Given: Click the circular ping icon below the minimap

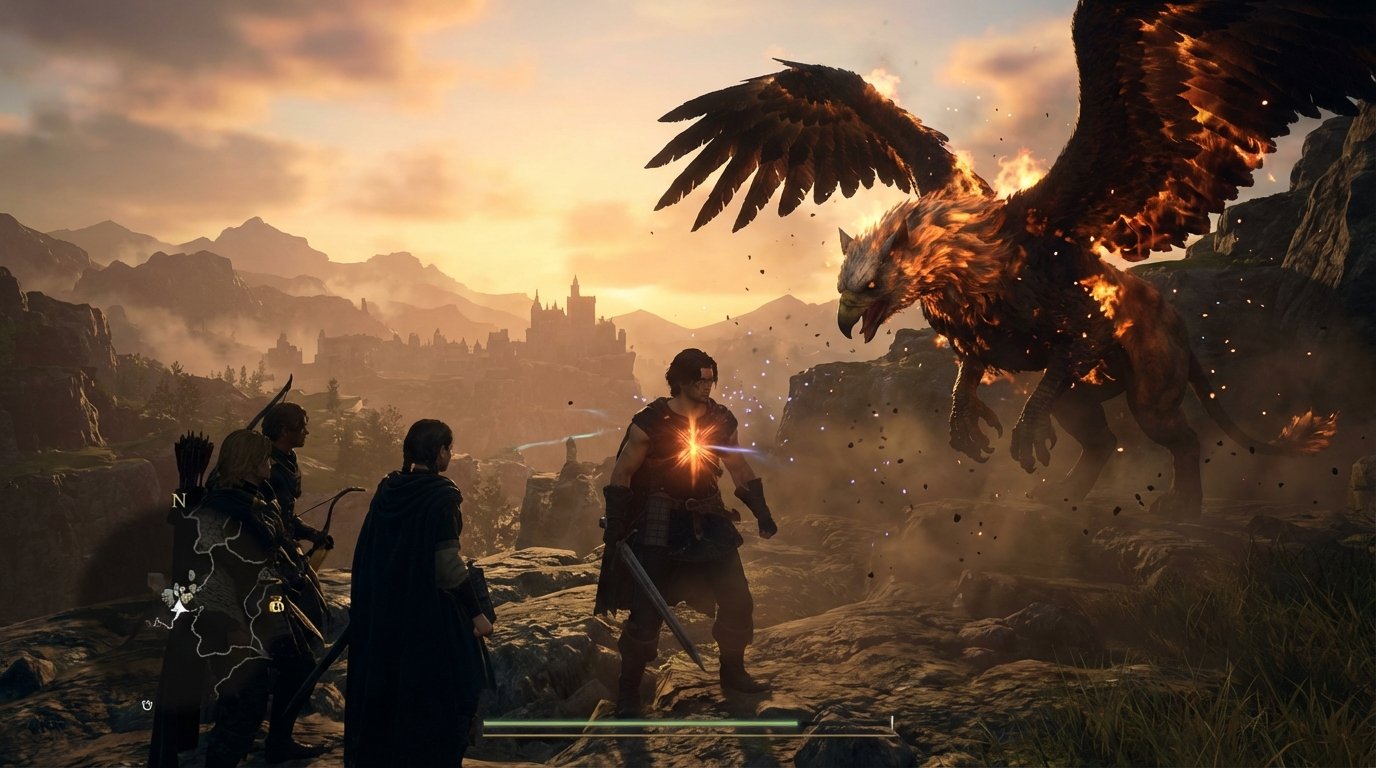Looking at the screenshot, I should tap(147, 703).
